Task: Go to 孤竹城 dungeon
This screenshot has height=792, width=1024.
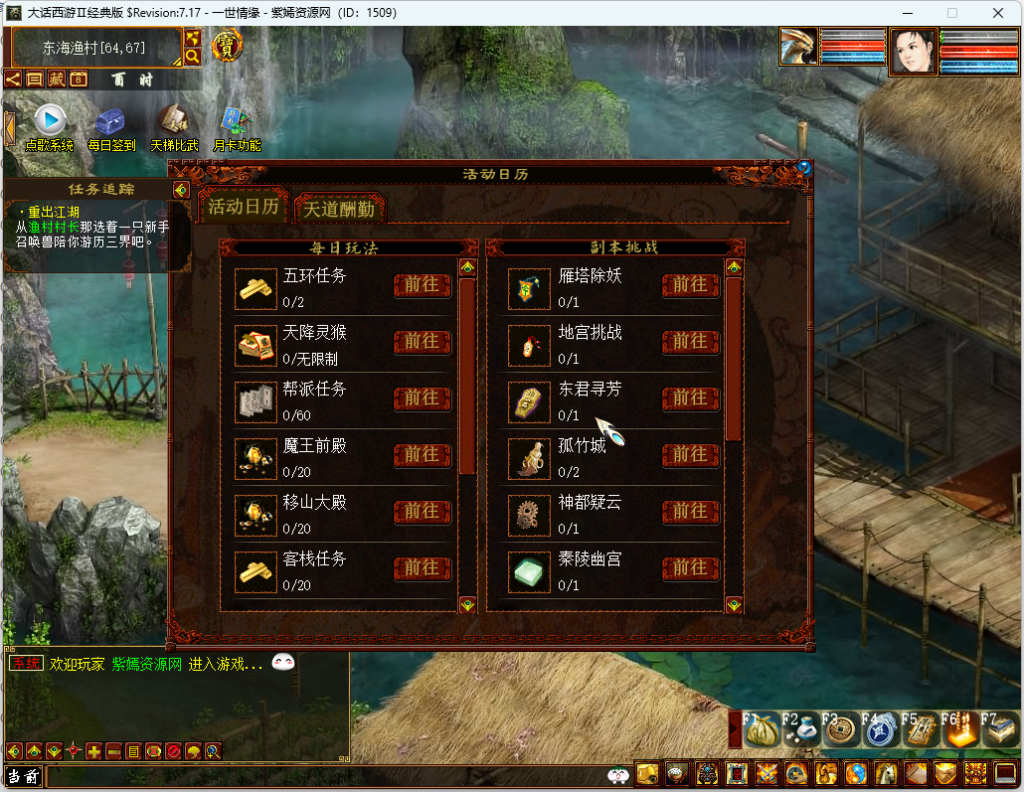Action: 690,455
